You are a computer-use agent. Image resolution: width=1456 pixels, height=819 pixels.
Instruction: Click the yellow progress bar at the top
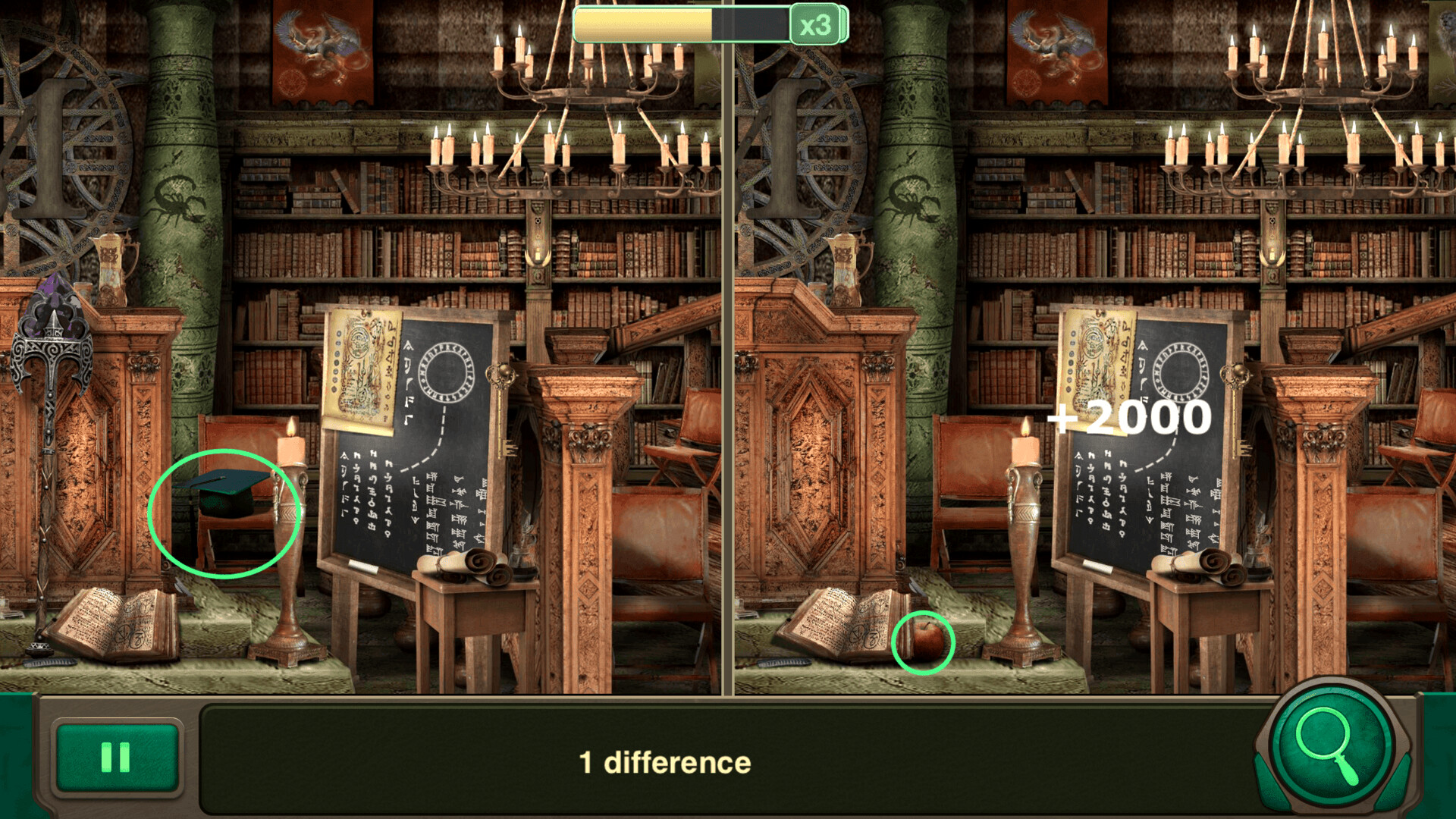click(645, 23)
